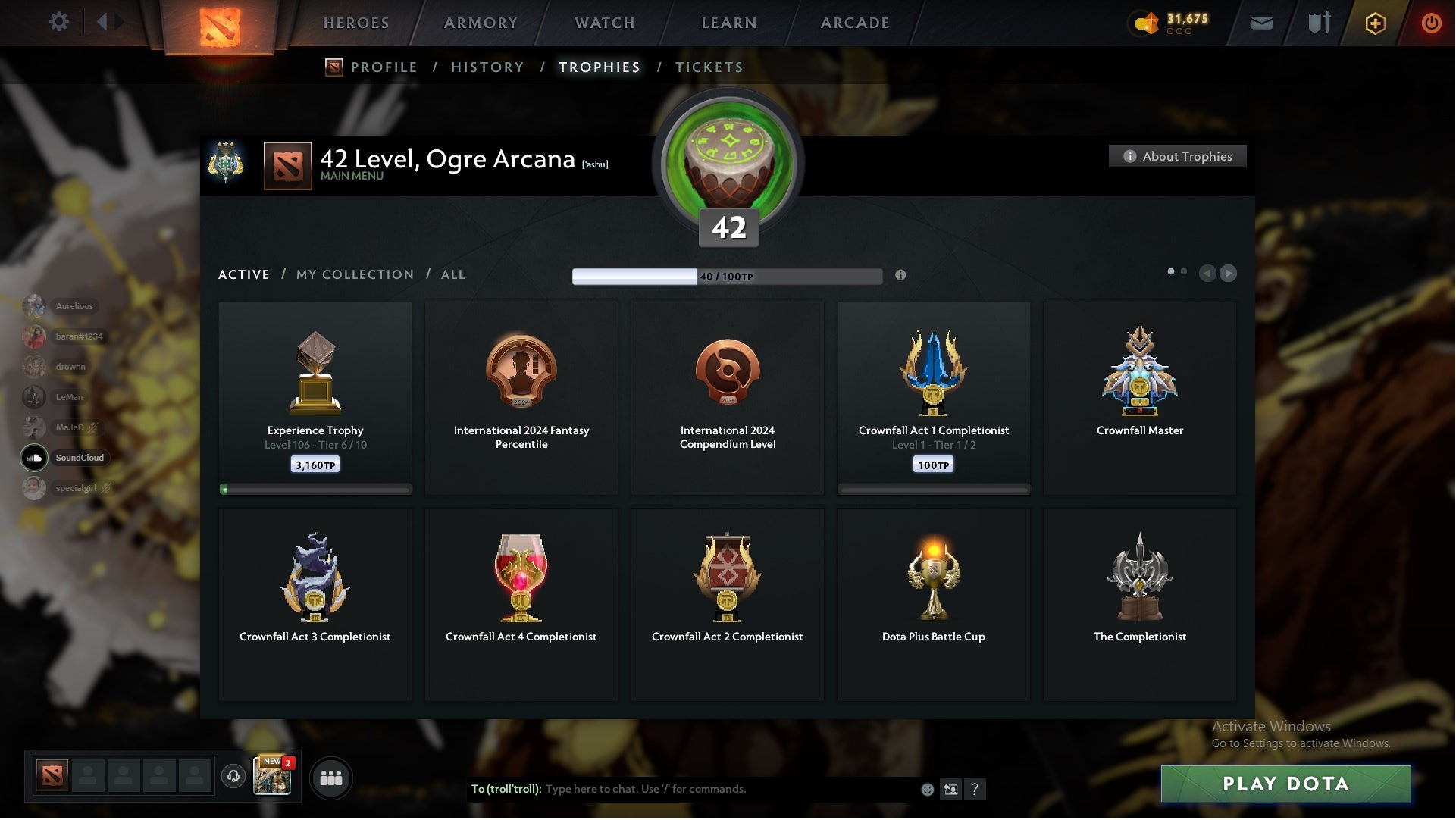Click the armory shield and sword icon
1456x820 pixels.
[1318, 23]
